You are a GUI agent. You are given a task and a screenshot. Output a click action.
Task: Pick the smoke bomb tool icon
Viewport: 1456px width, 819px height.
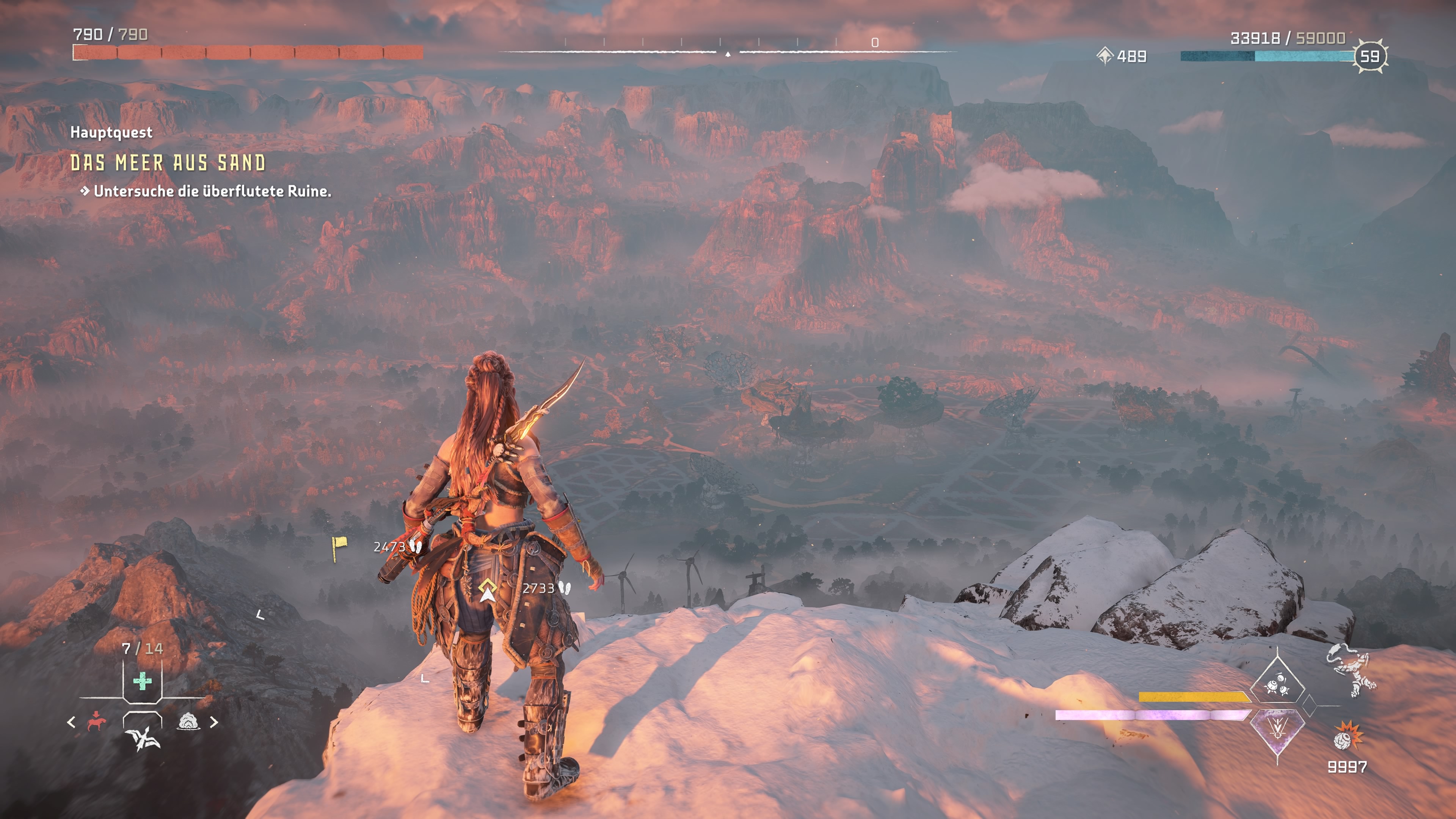tap(189, 721)
